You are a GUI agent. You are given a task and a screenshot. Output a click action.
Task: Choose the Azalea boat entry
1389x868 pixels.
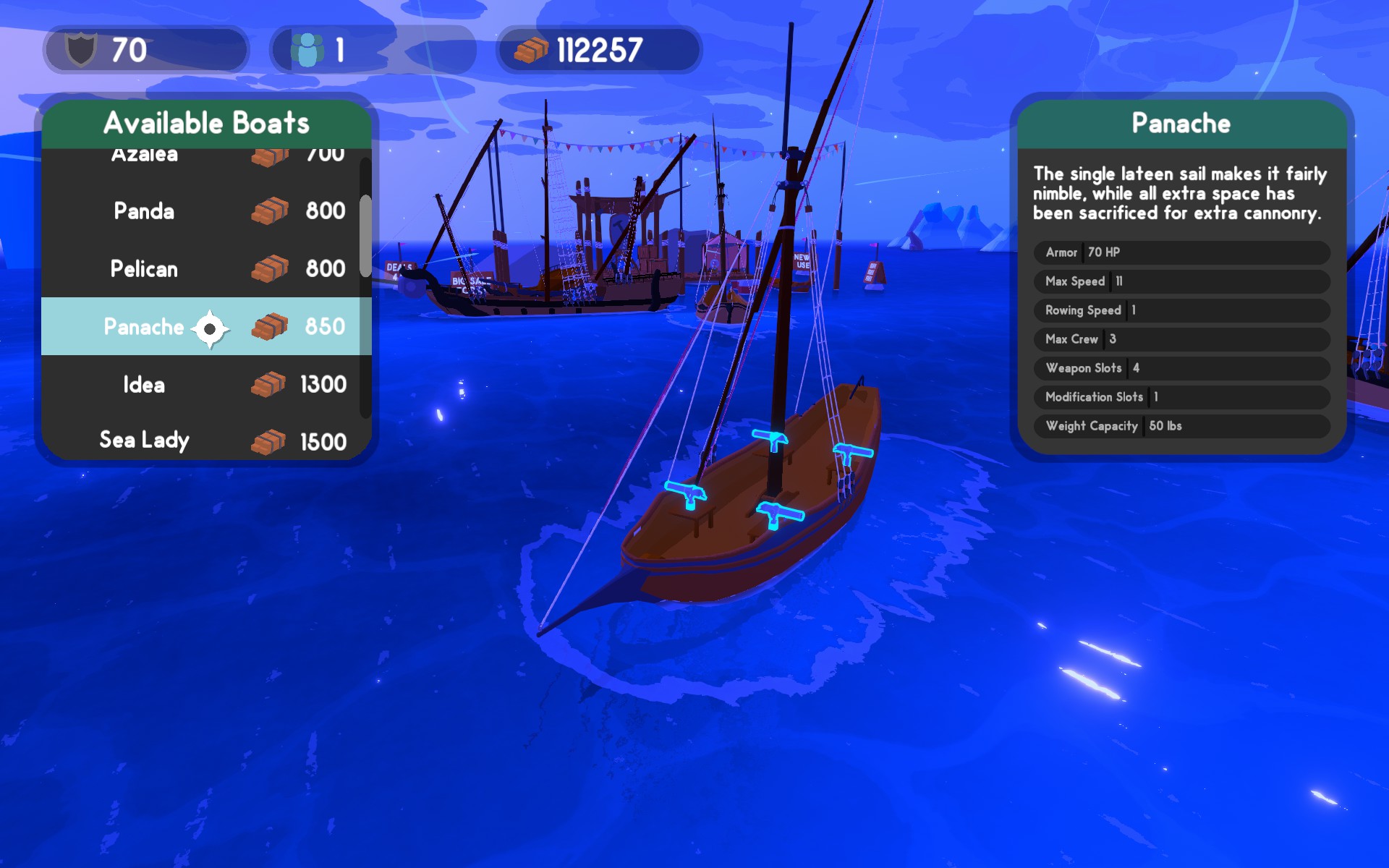tap(203, 156)
